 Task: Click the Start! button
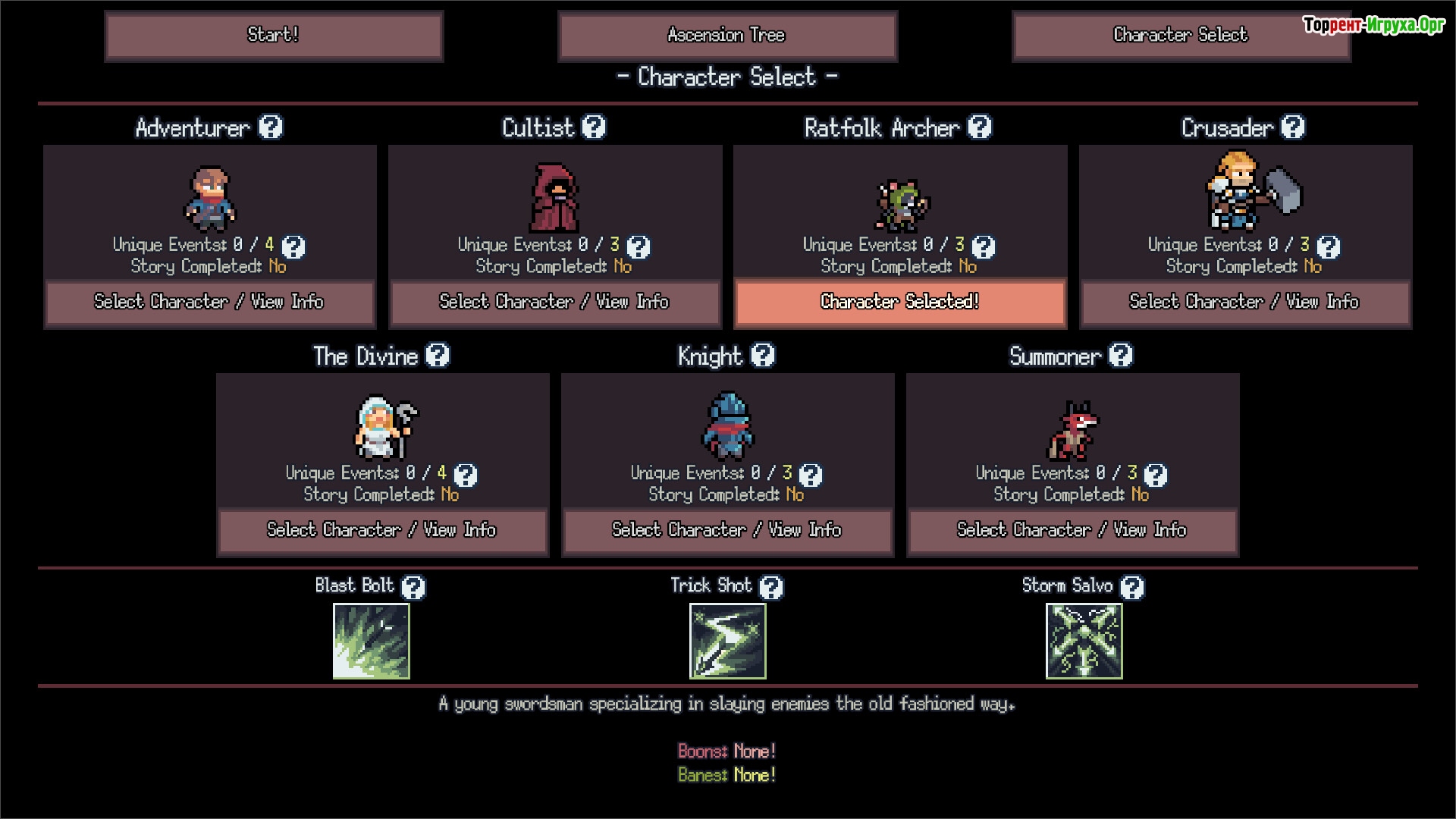click(x=274, y=36)
